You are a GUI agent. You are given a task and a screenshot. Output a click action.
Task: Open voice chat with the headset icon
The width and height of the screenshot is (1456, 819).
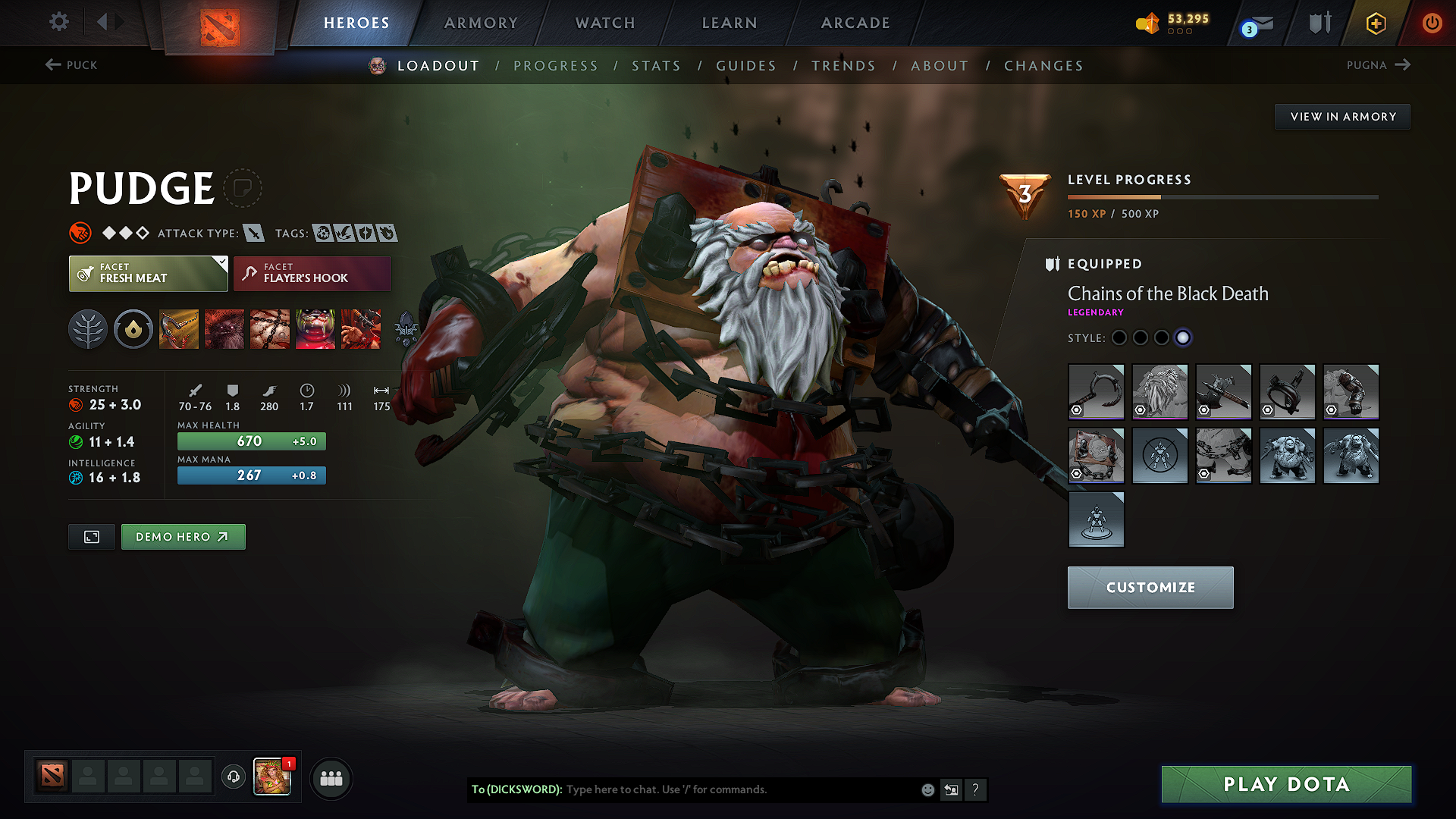[x=234, y=777]
